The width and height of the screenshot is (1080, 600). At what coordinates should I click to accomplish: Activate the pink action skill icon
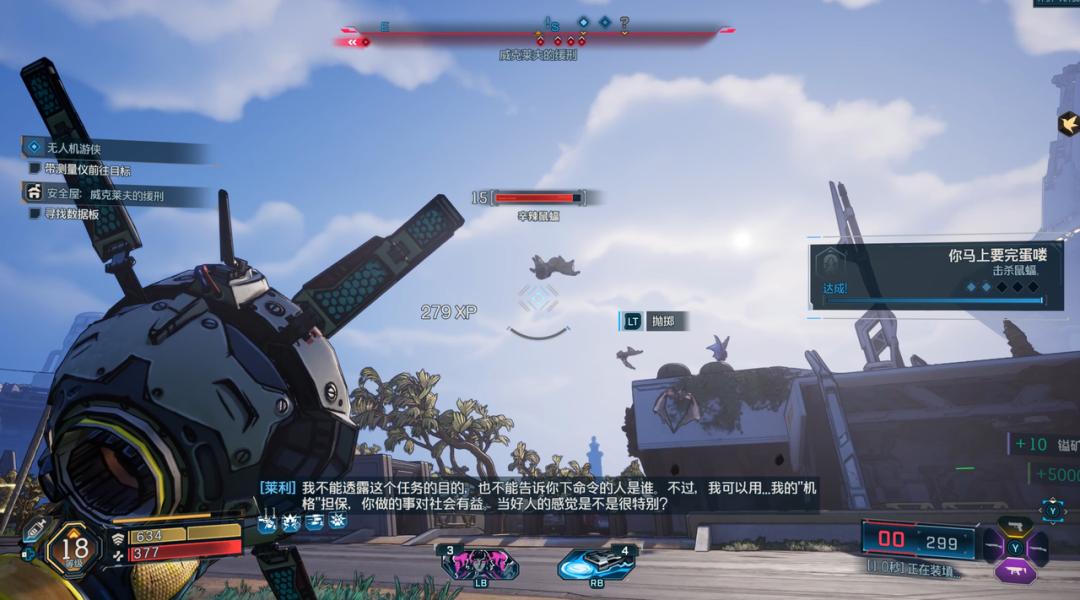pos(478,564)
